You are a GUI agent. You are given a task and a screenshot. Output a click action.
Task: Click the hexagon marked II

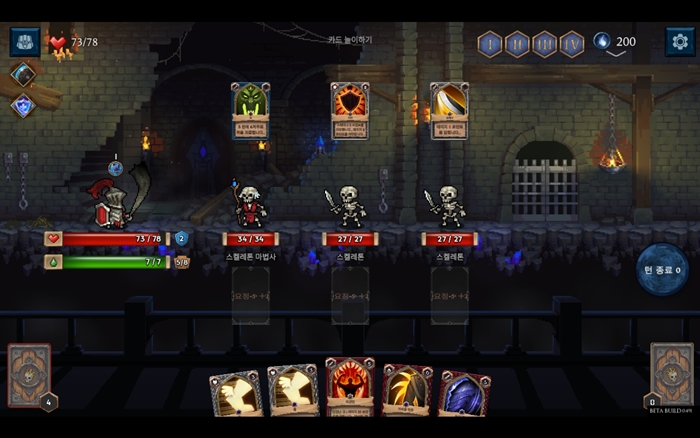tap(517, 43)
